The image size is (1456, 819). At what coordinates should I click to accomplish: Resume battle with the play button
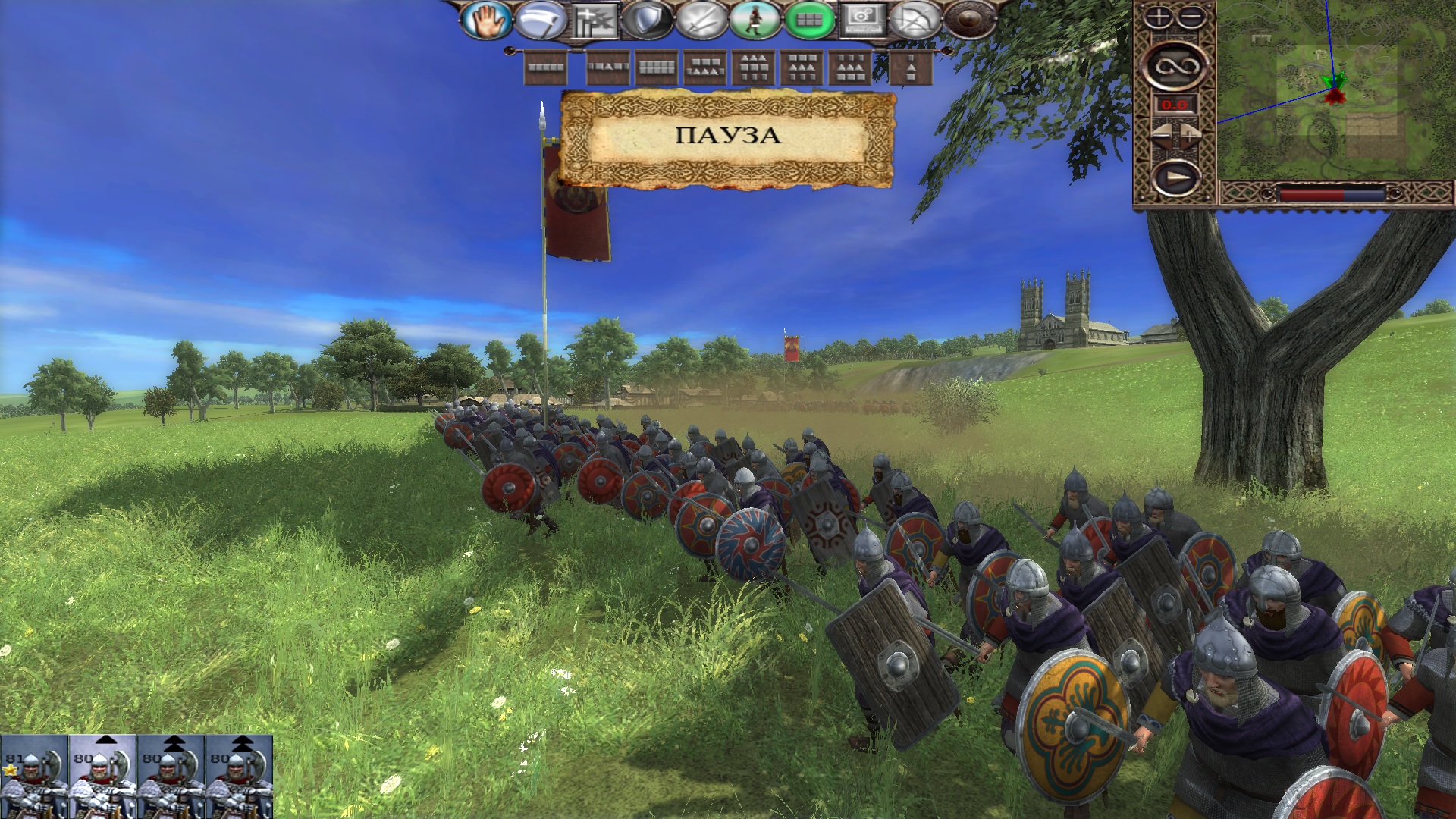[1175, 179]
